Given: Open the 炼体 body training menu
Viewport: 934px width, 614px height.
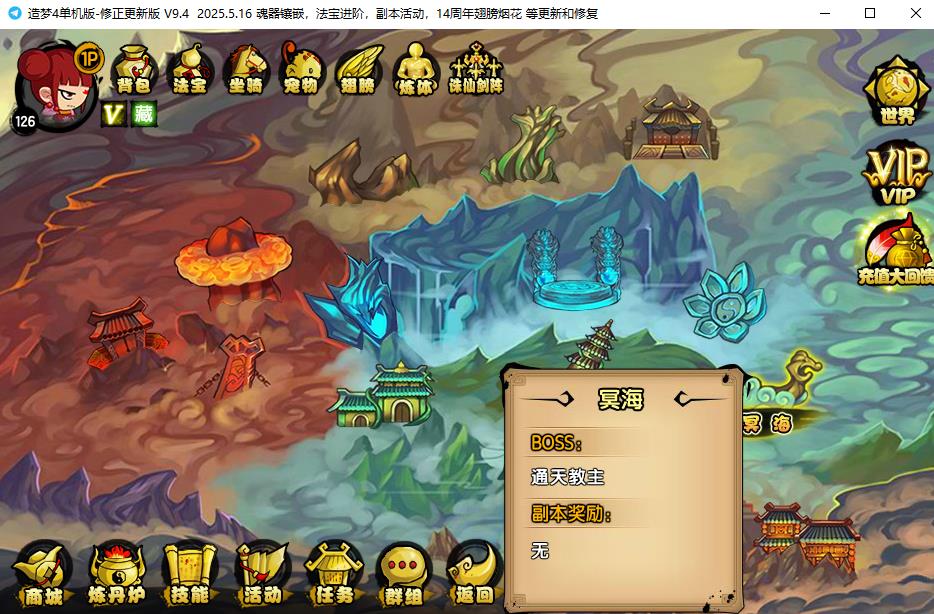Looking at the screenshot, I should coord(415,70).
